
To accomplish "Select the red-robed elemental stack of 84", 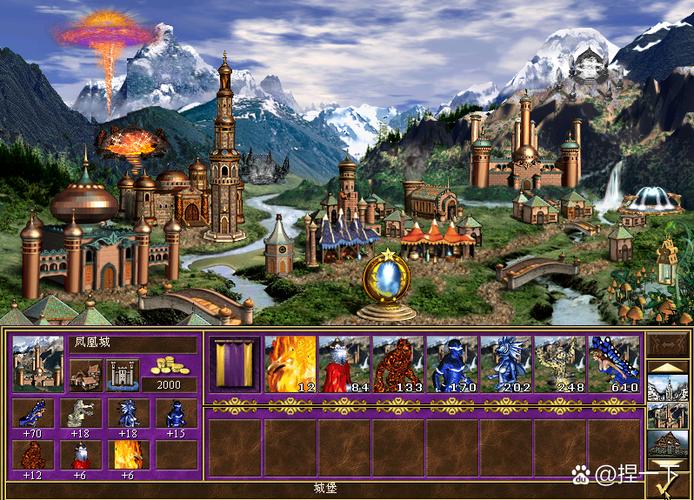I will click(x=345, y=364).
